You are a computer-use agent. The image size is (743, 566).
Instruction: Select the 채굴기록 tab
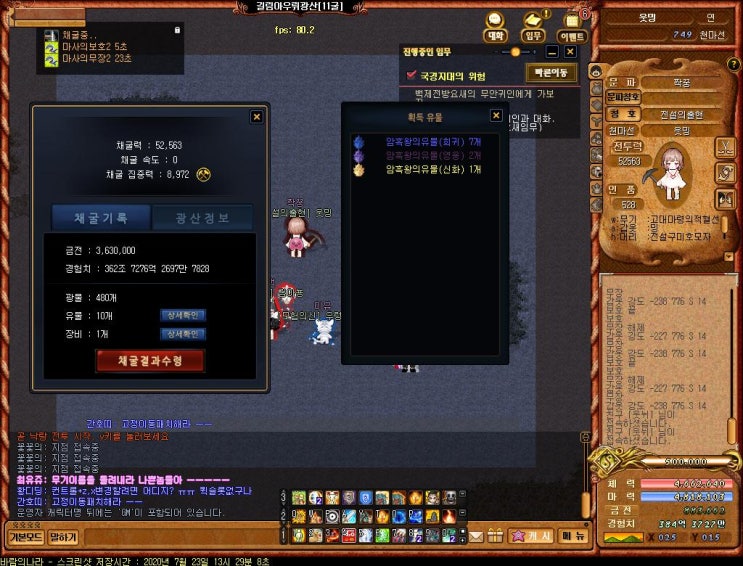point(100,217)
